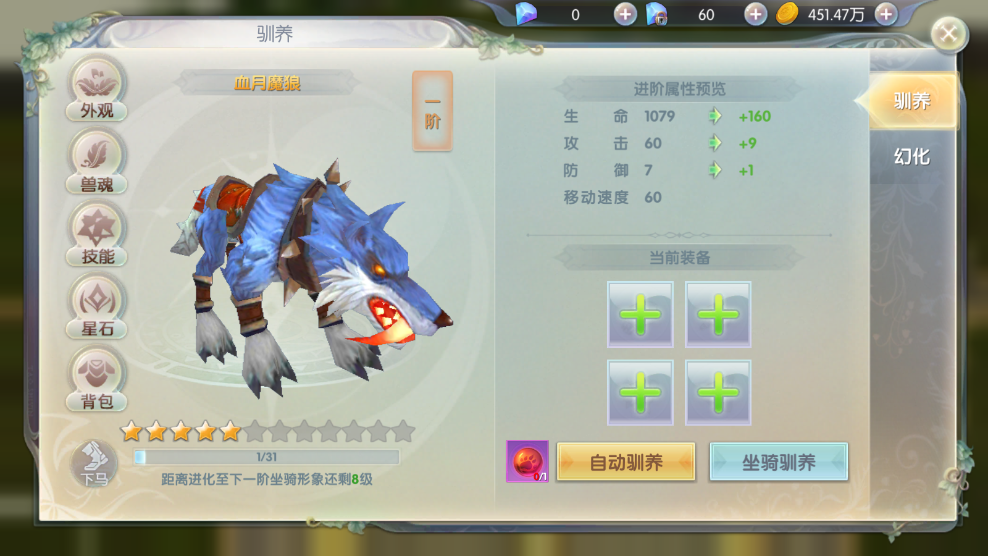The image size is (988, 556).
Task: Select the red taming orb item
Action: (527, 461)
